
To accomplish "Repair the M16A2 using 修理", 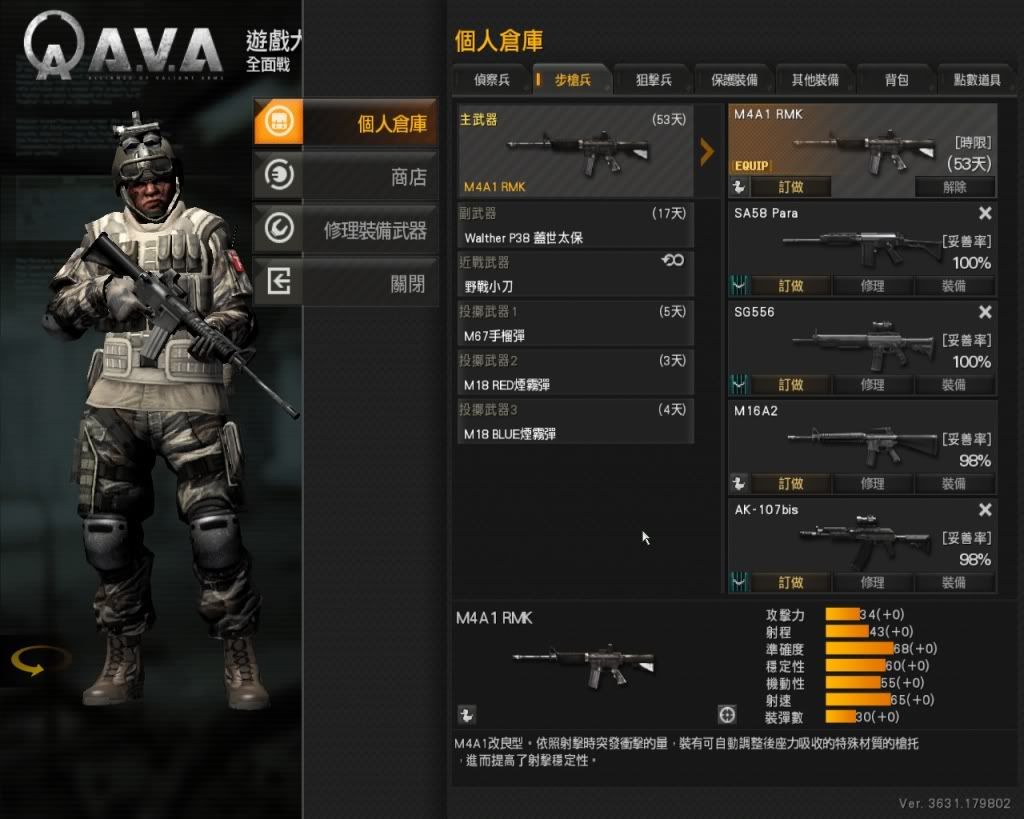I will click(872, 484).
